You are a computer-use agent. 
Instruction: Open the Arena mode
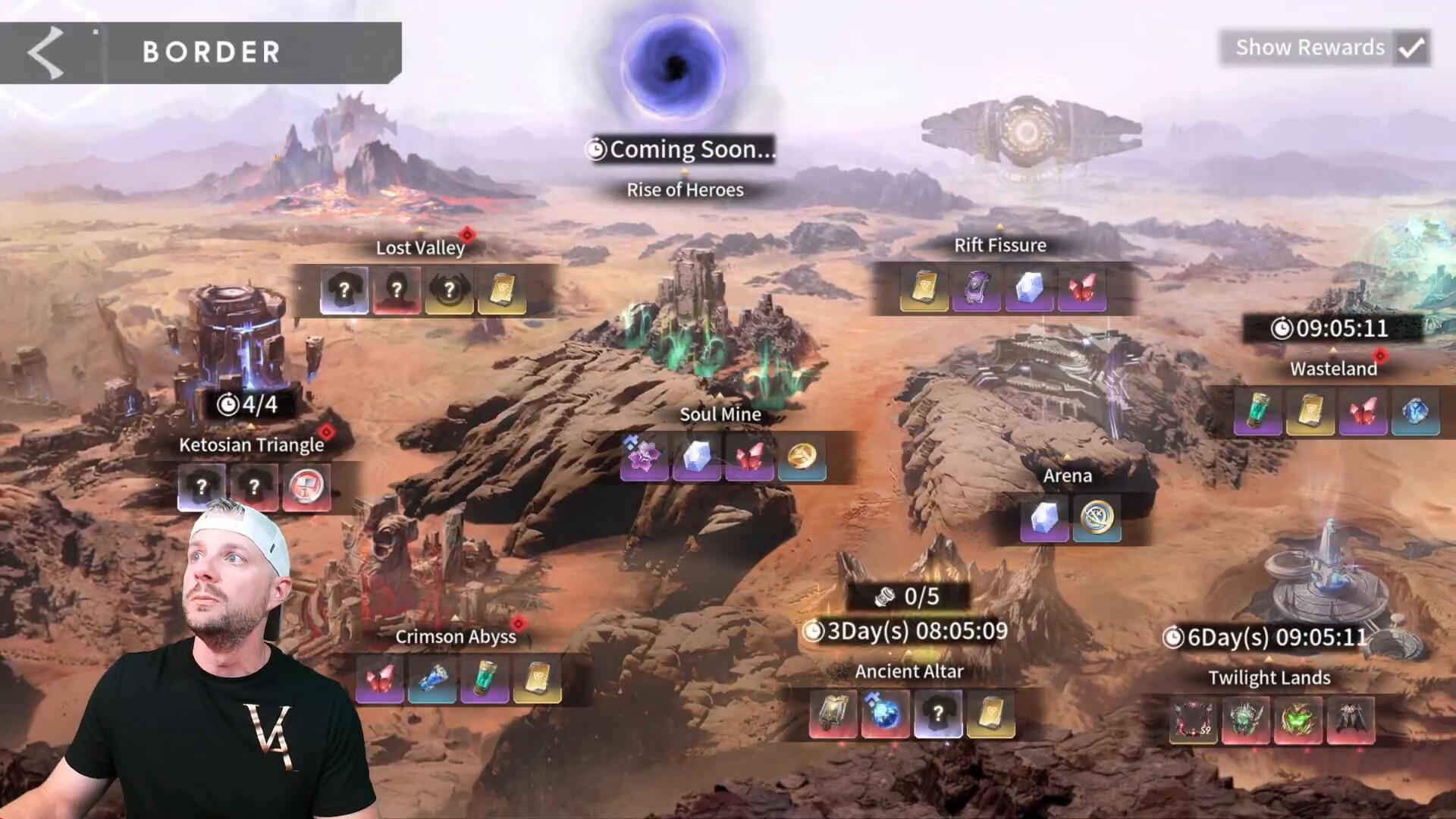(x=1067, y=475)
